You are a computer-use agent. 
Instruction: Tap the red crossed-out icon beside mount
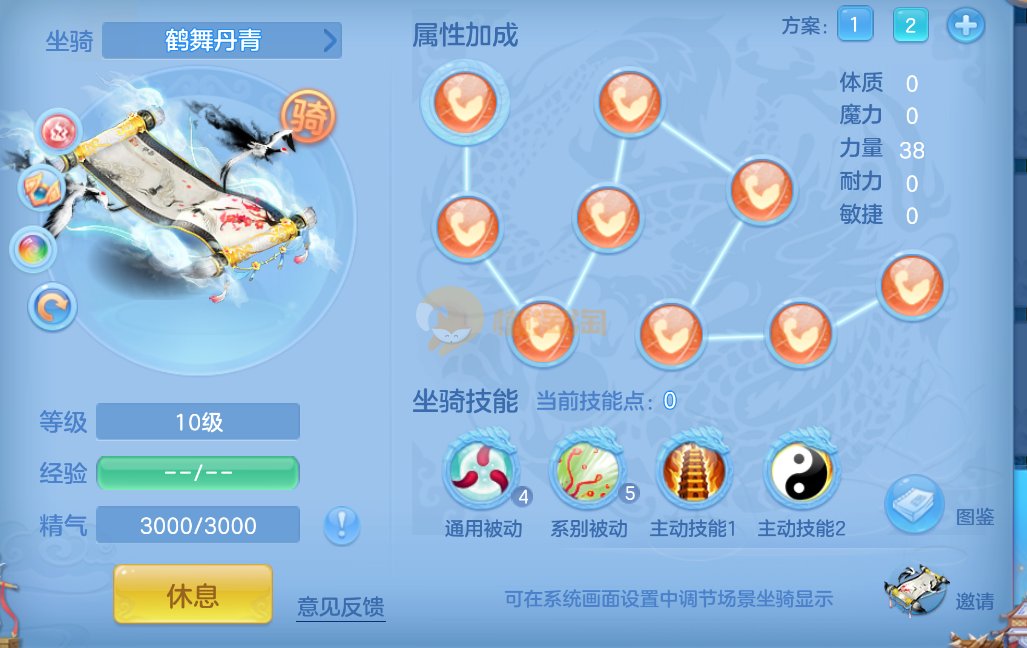point(59,131)
